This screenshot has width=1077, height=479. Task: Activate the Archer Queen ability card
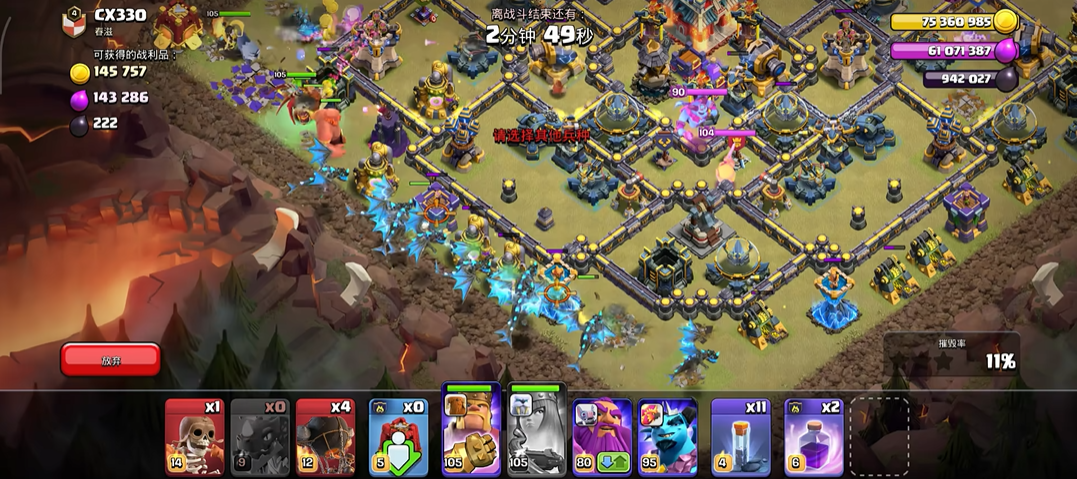(537, 430)
